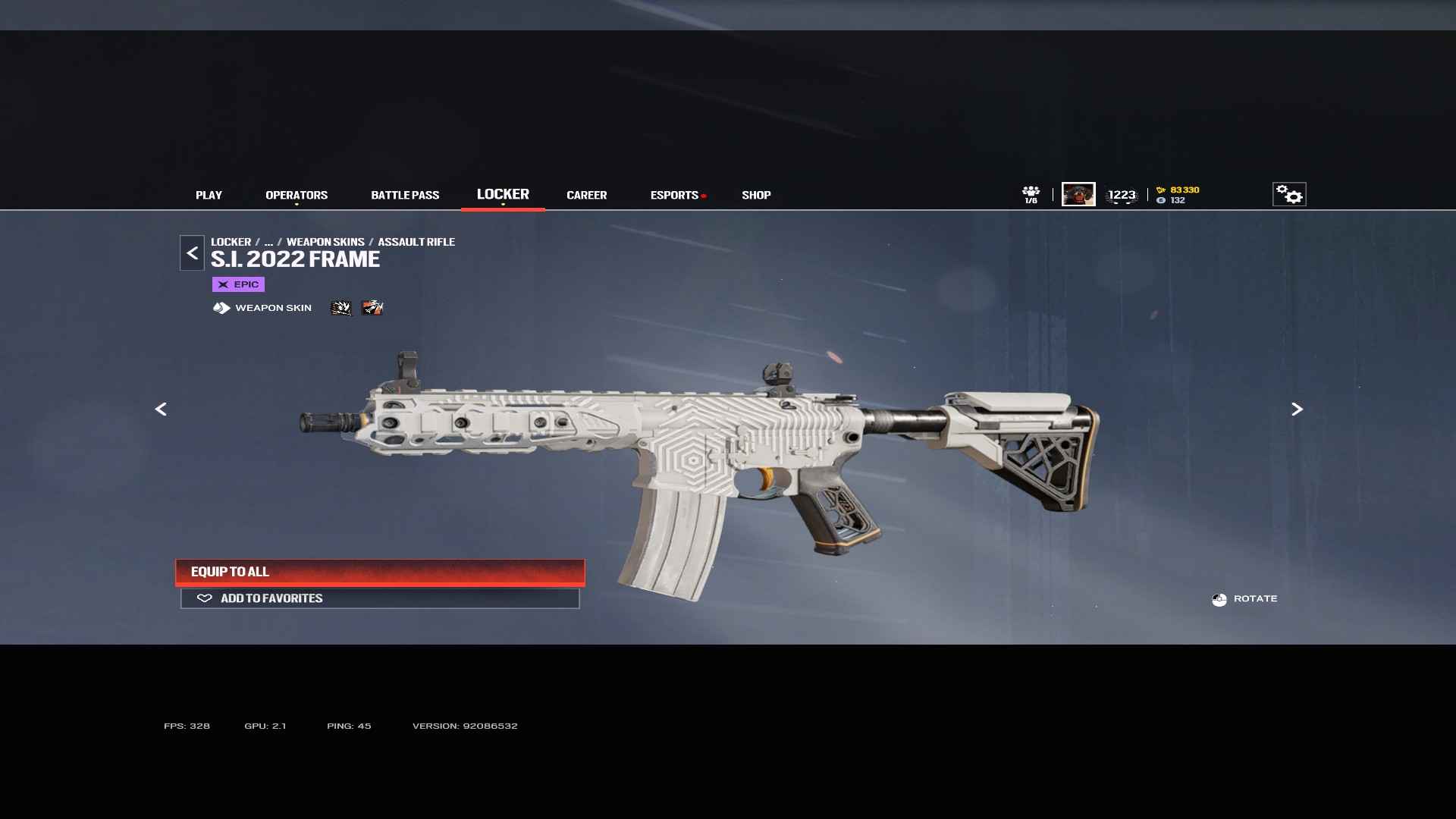1456x819 pixels.
Task: Select the Locker tab
Action: 503,194
